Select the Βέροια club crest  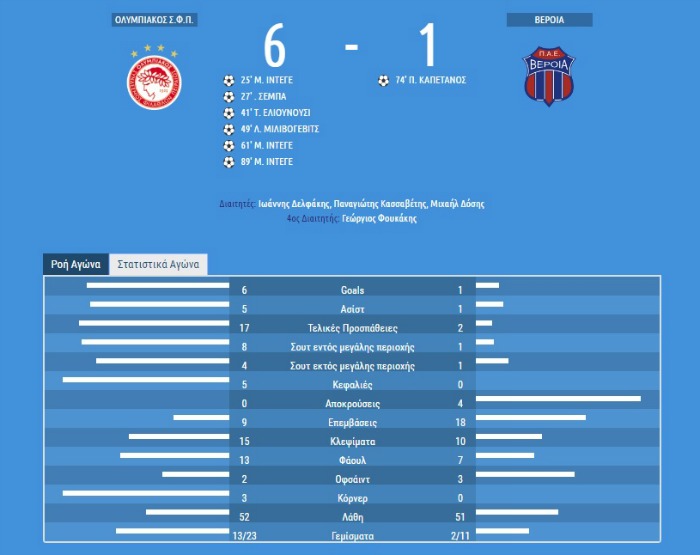[x=550, y=77]
